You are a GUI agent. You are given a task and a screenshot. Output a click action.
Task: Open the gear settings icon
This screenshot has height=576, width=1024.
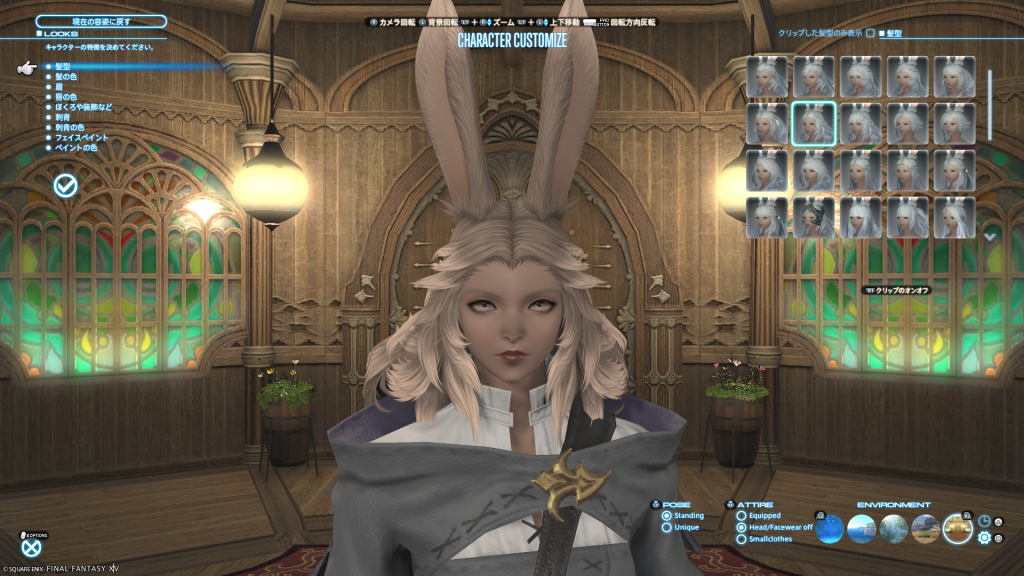pos(984,538)
